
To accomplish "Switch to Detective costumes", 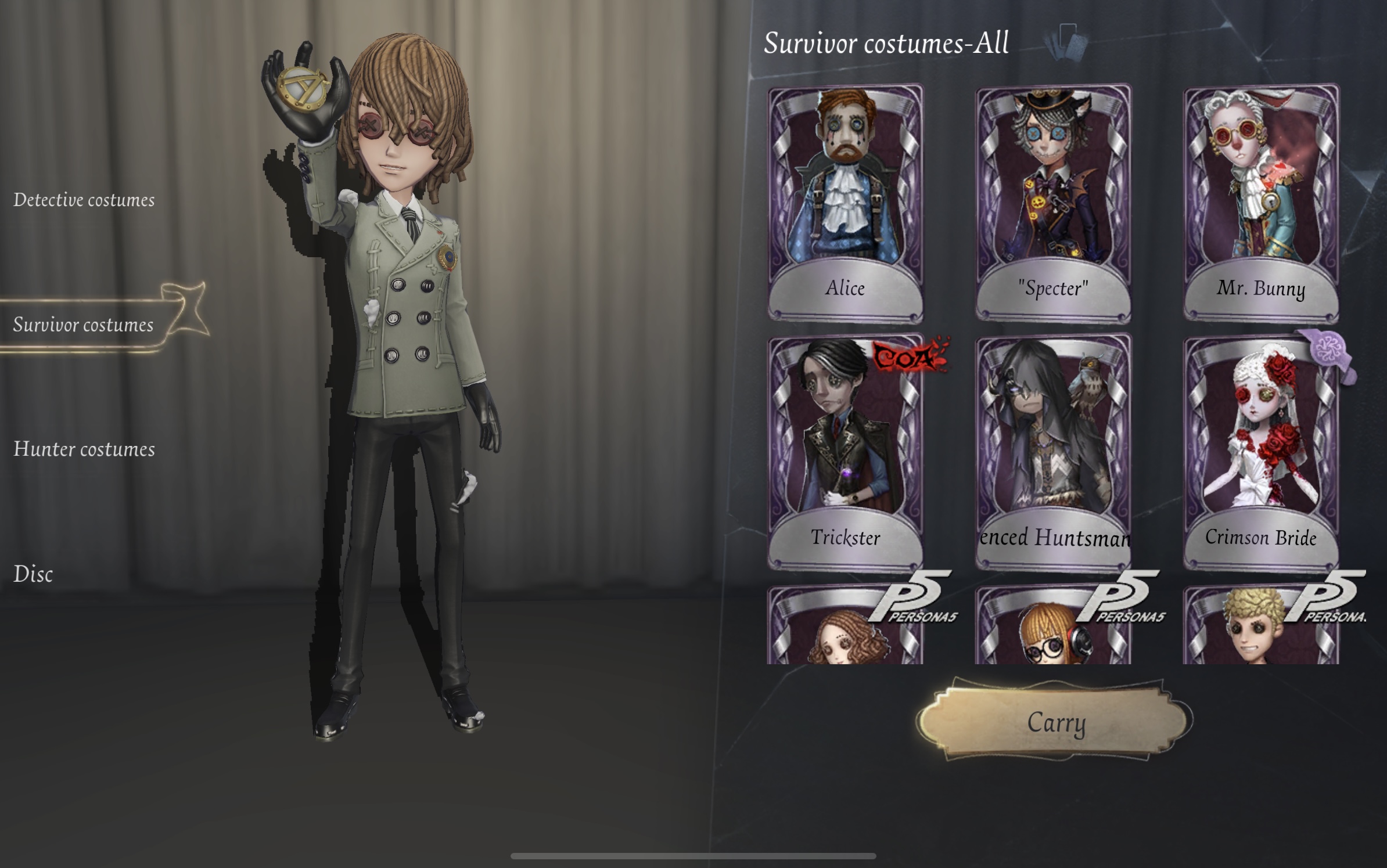I will click(x=84, y=200).
